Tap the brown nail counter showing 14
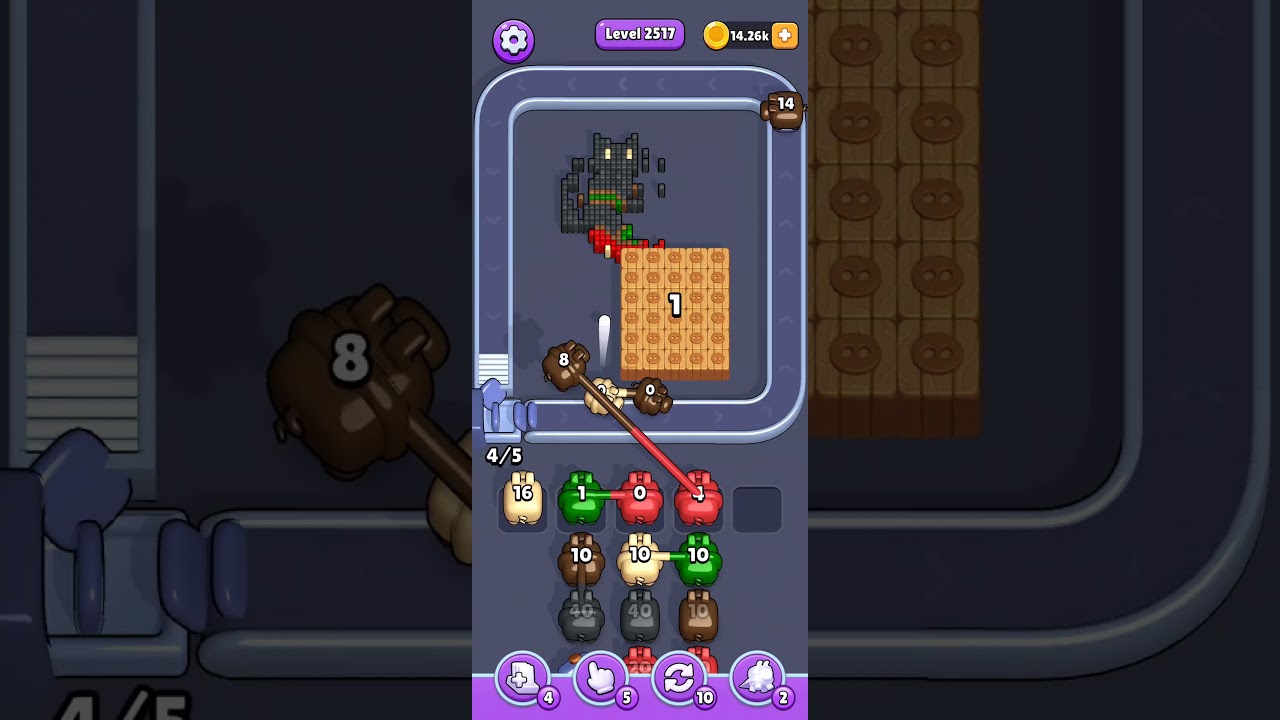The image size is (1280, 720). pos(783,110)
